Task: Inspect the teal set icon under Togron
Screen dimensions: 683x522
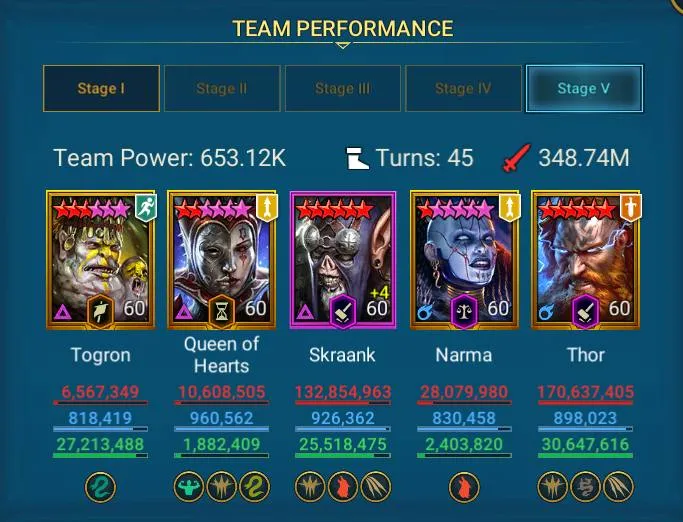Action: point(101,487)
